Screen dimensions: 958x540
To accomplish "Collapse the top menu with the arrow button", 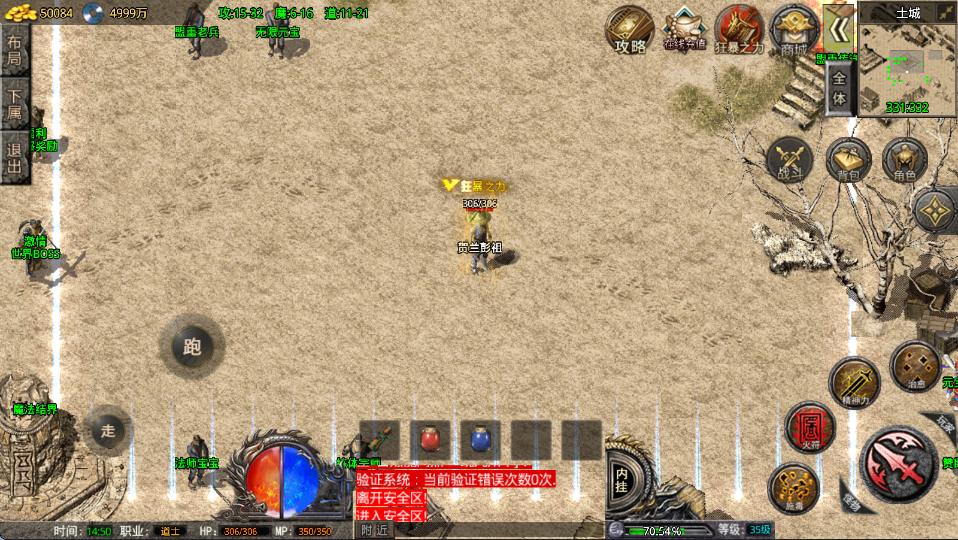I will (837, 26).
